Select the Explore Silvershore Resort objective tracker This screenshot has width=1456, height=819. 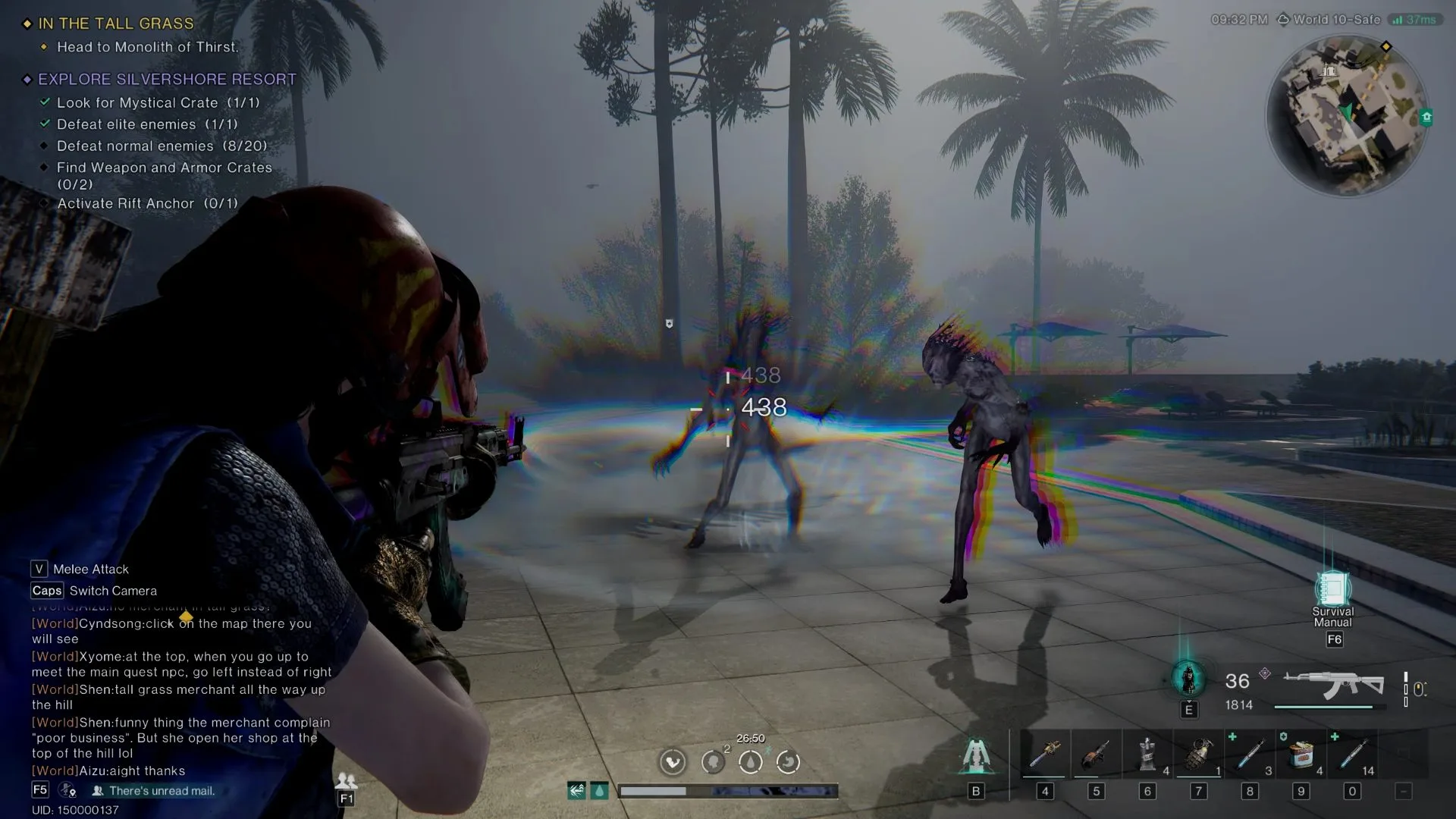[167, 79]
